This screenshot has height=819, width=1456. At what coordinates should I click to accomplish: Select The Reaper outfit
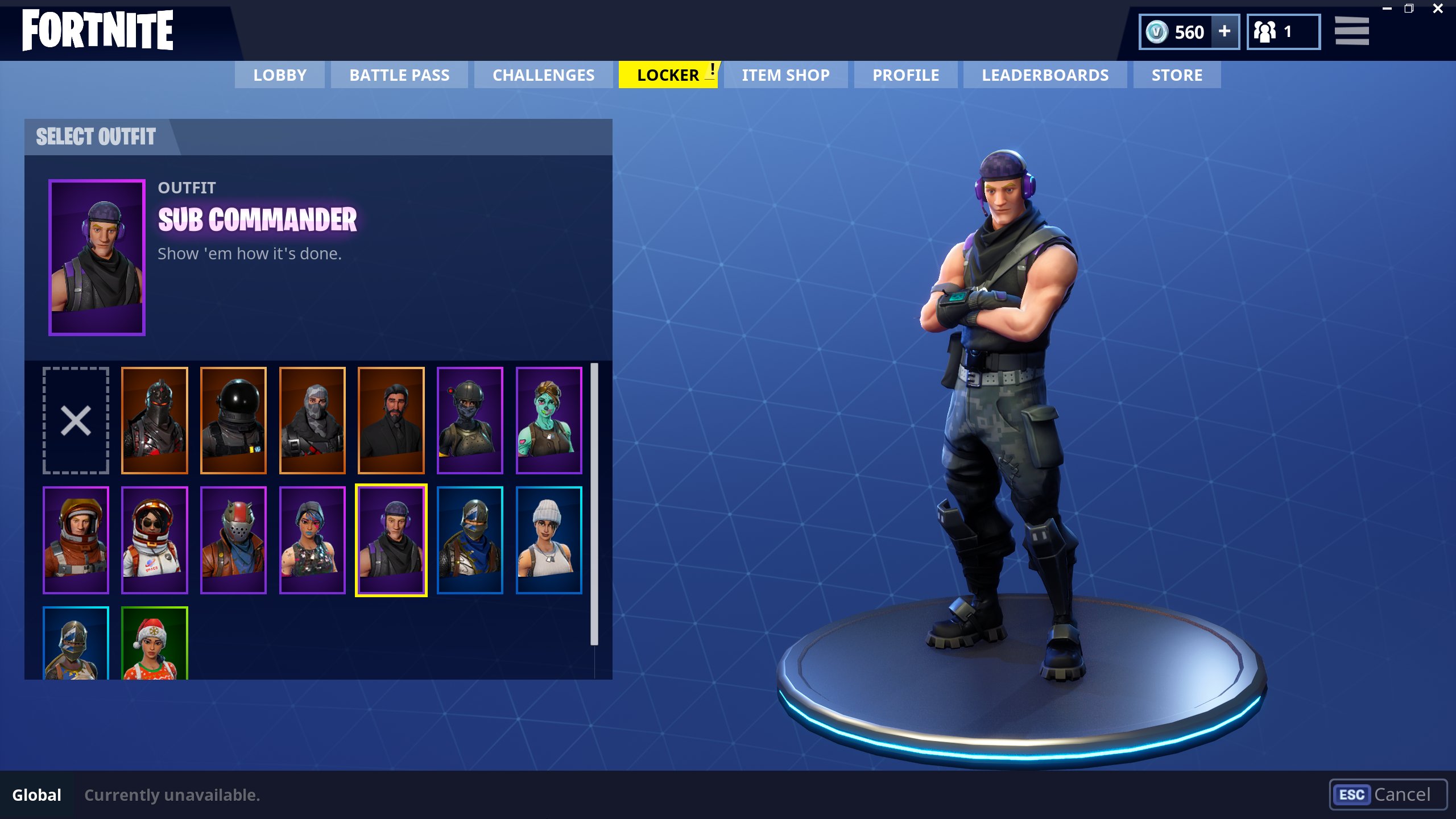[x=392, y=419]
